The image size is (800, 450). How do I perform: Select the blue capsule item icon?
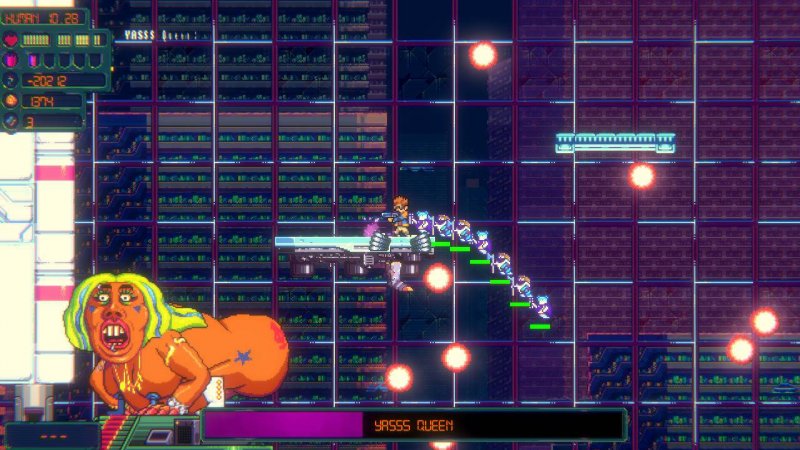pyautogui.click(x=12, y=121)
